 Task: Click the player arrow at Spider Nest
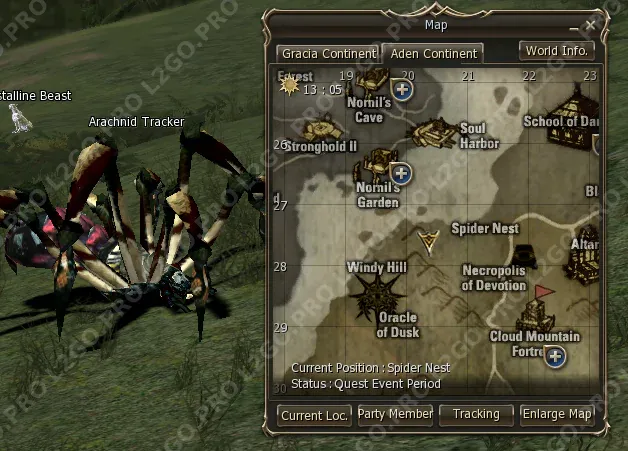tap(430, 241)
